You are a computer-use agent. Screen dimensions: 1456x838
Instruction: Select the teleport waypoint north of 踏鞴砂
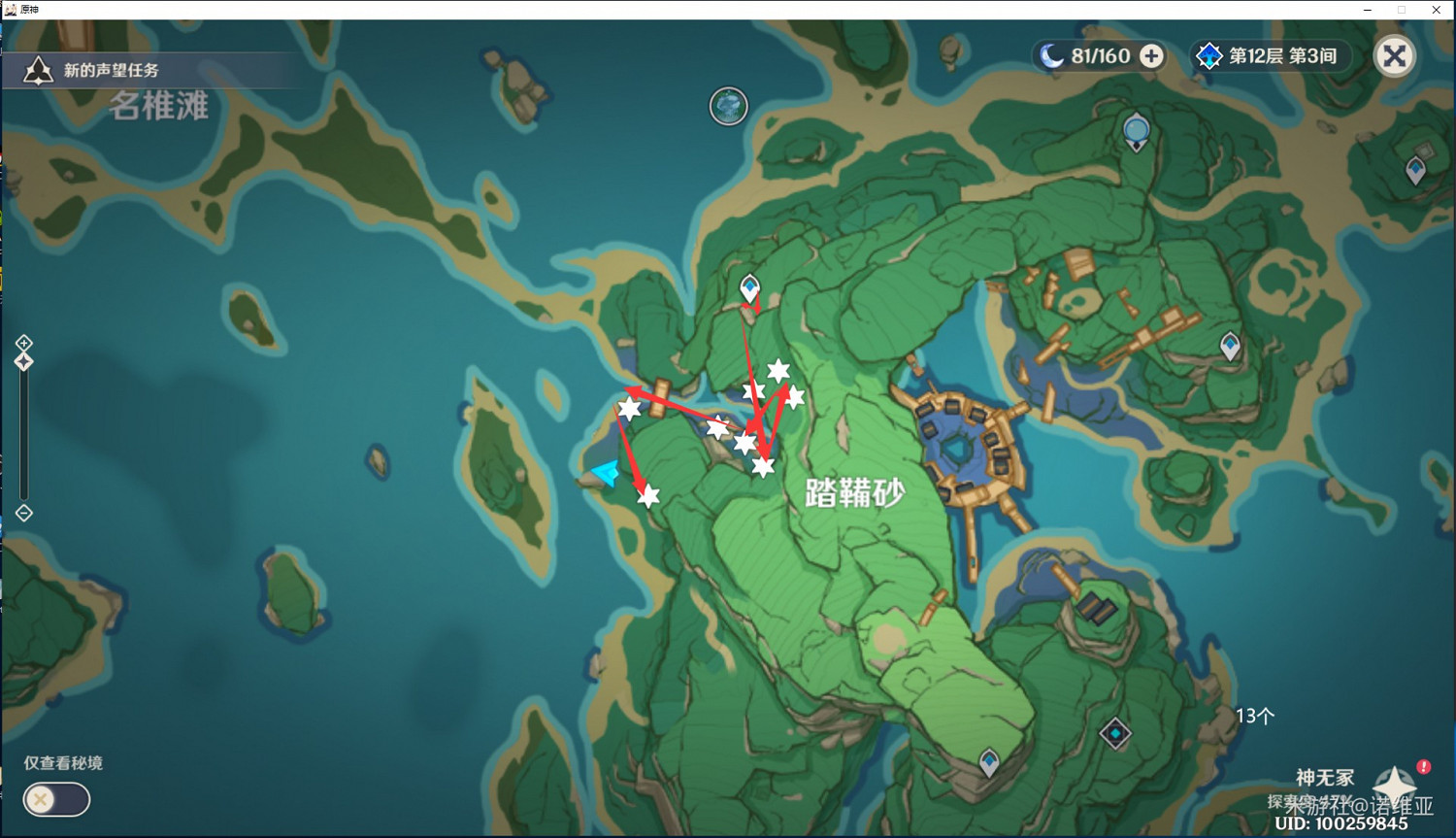point(748,286)
